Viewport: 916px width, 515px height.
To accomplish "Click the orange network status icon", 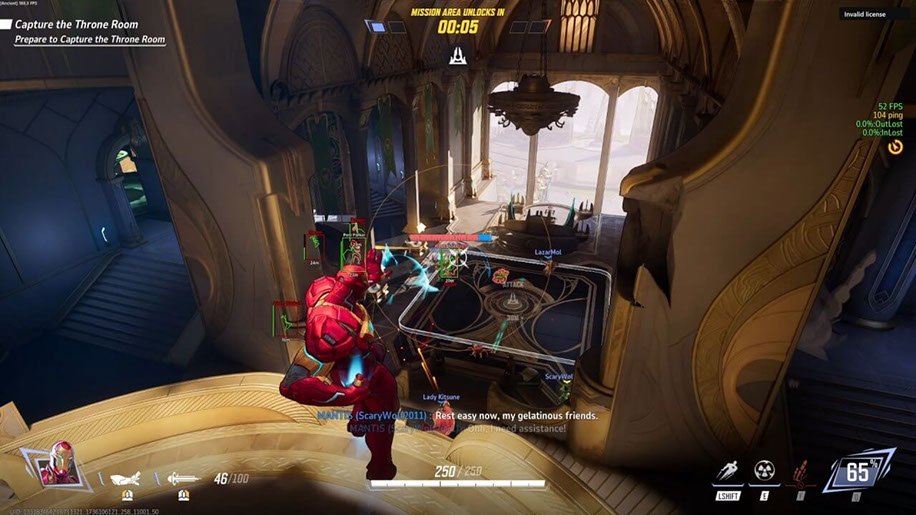I will (x=895, y=147).
